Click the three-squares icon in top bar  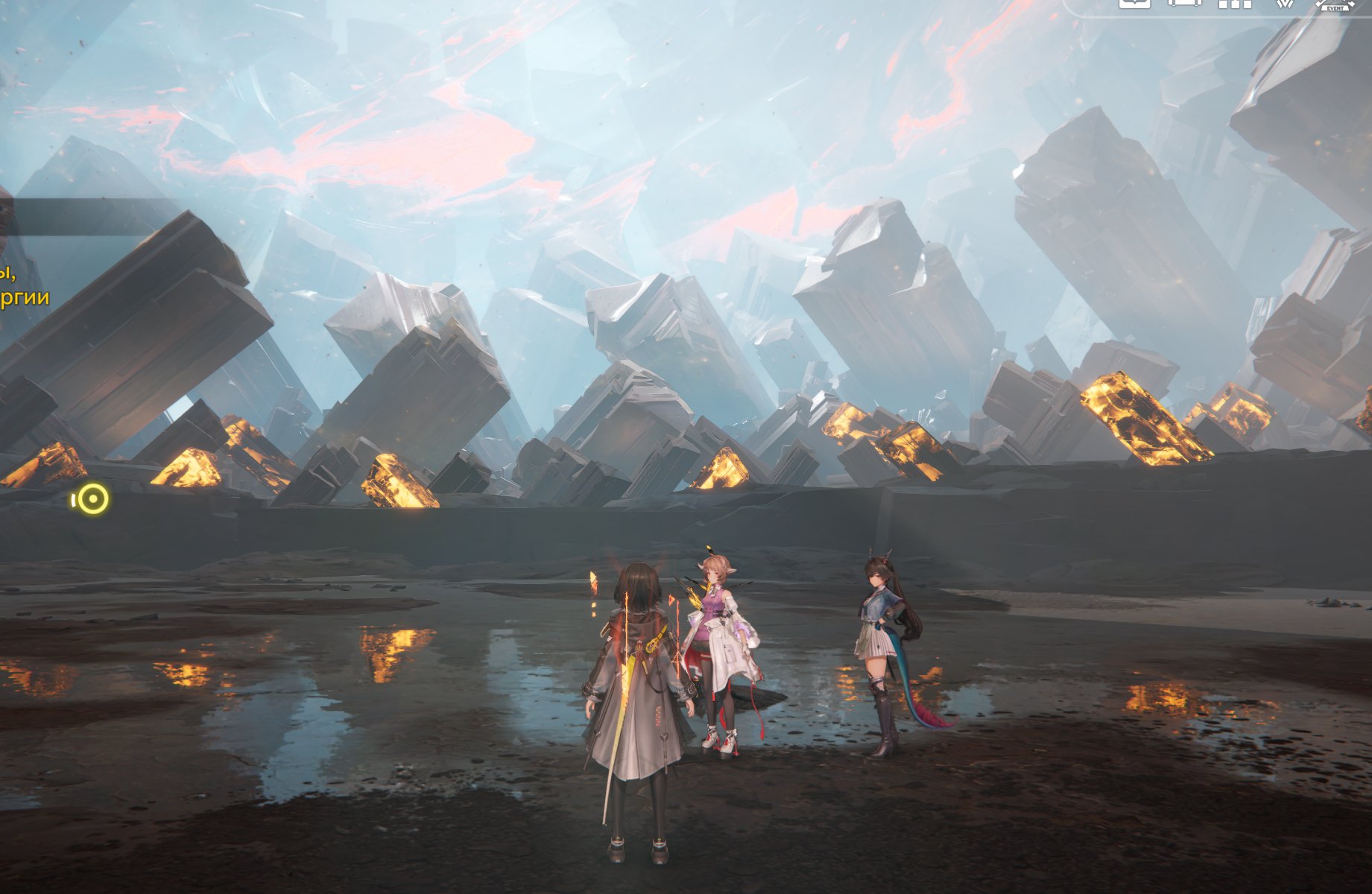pos(1235,4)
